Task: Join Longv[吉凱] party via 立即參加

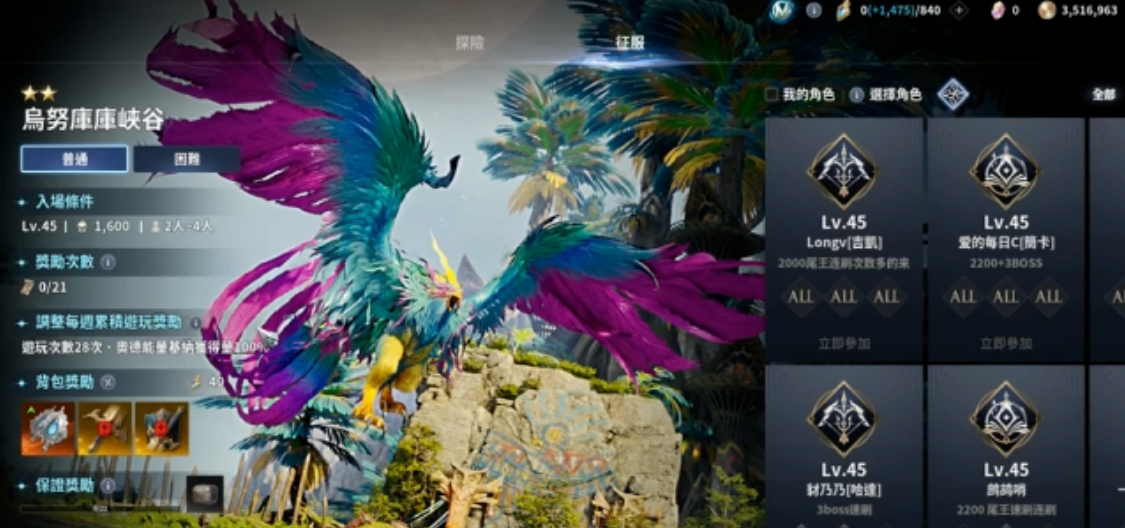Action: 843,343
